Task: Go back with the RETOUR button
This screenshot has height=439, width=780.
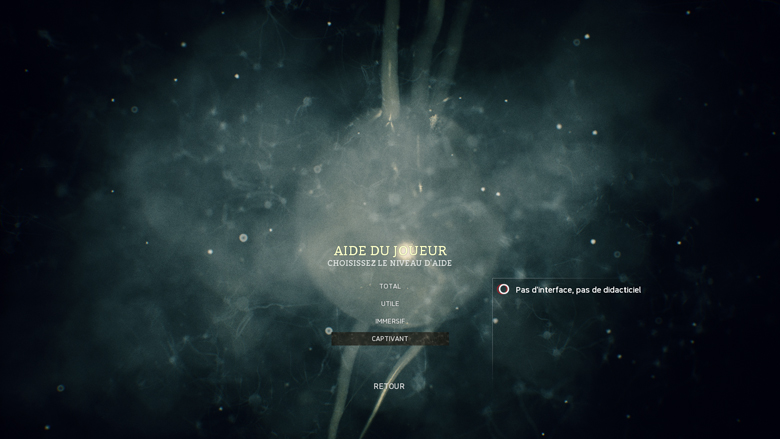Action: [389, 386]
